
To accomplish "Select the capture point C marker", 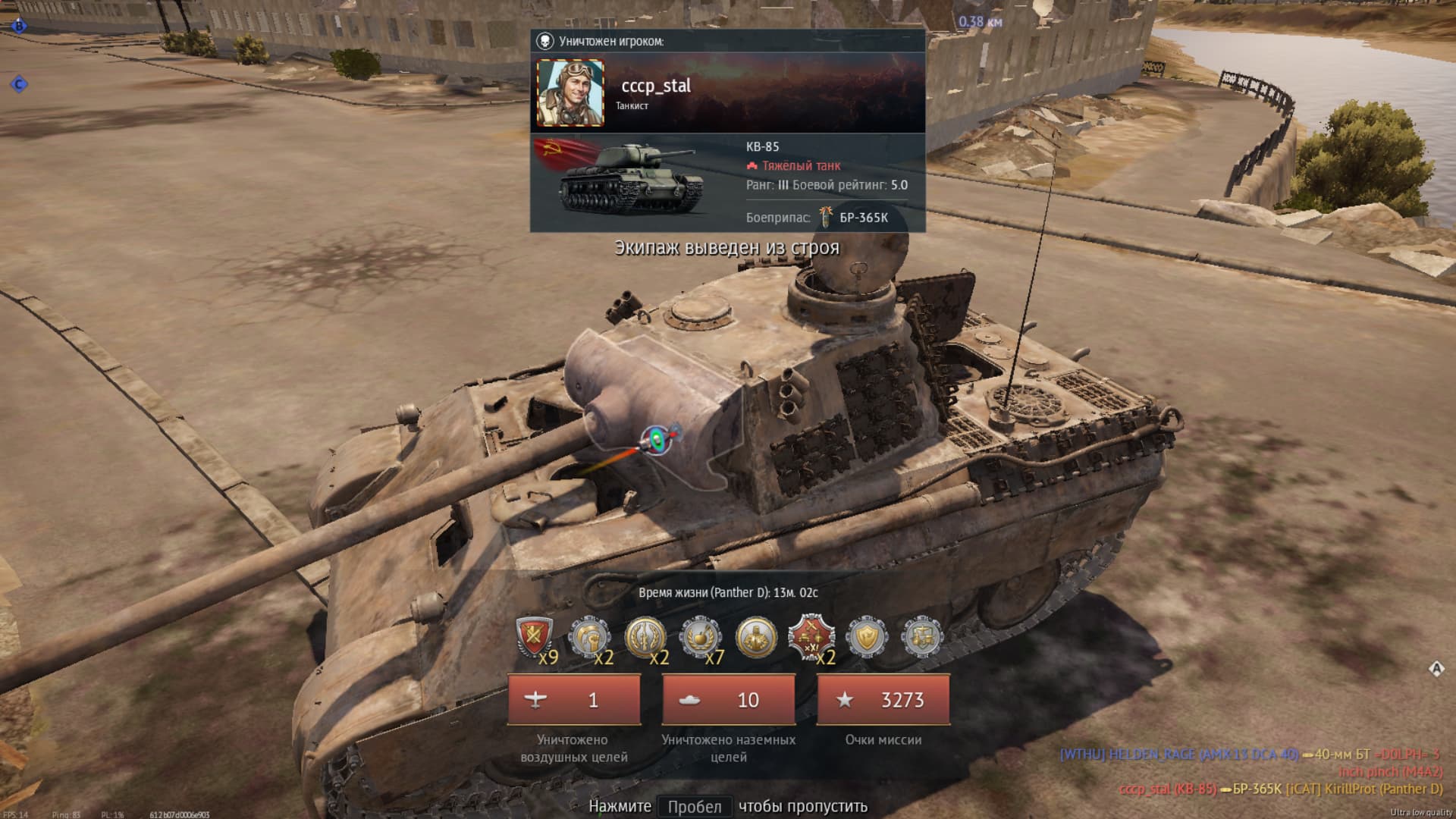I will click(19, 84).
